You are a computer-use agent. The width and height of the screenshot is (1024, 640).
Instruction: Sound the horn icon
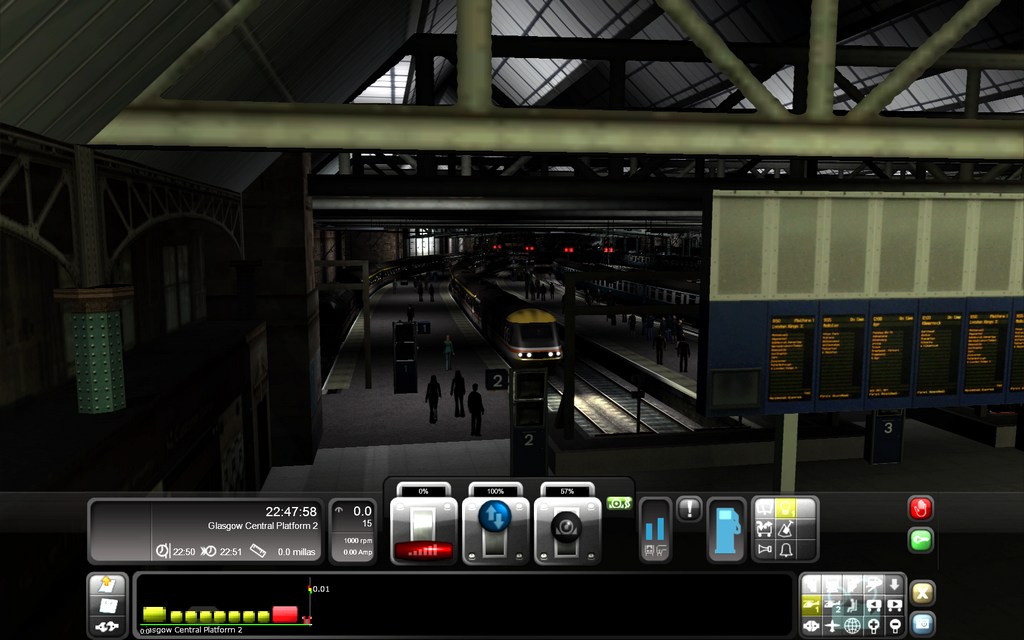click(765, 550)
